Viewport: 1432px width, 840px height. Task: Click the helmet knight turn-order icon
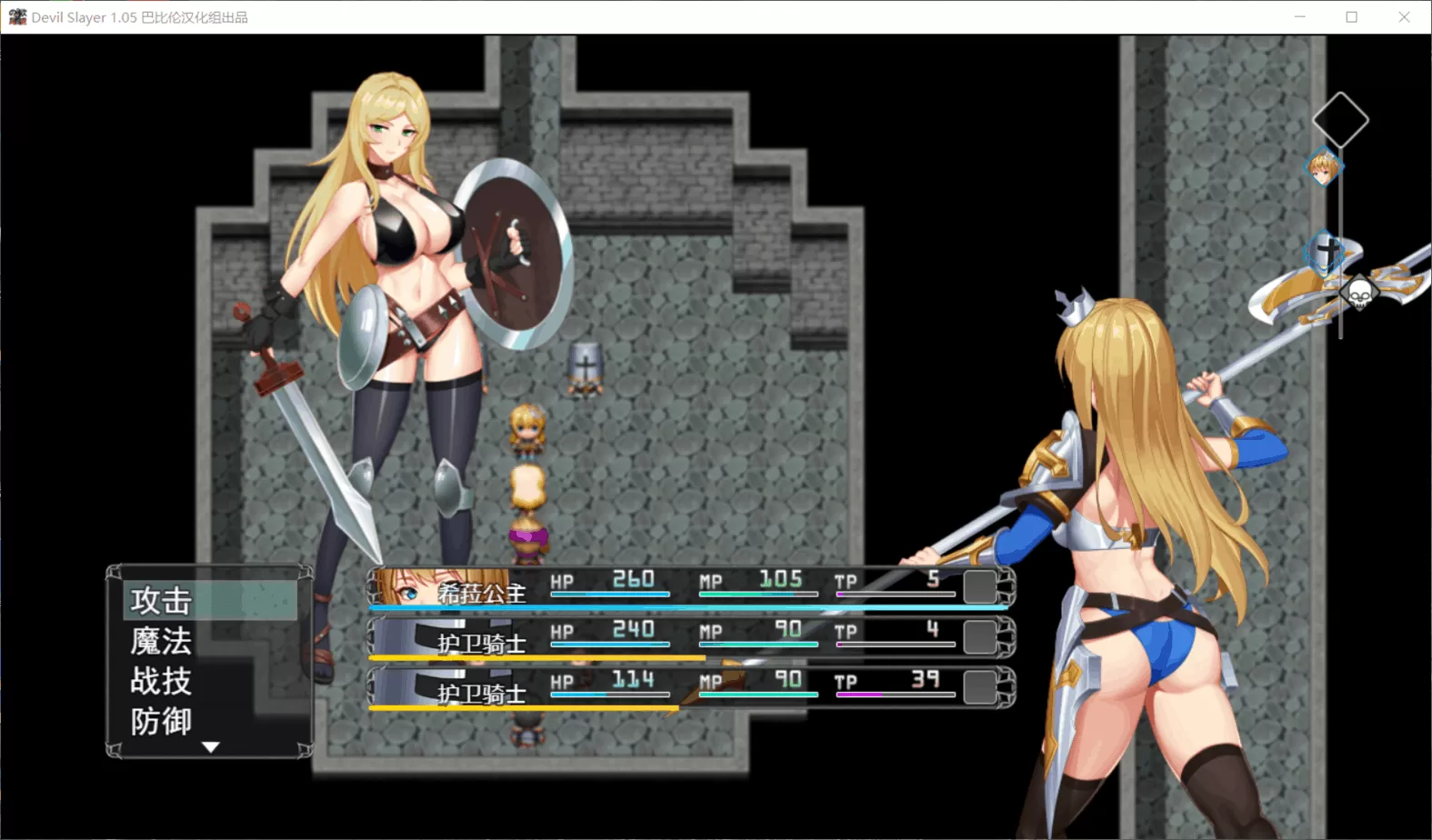[1327, 250]
